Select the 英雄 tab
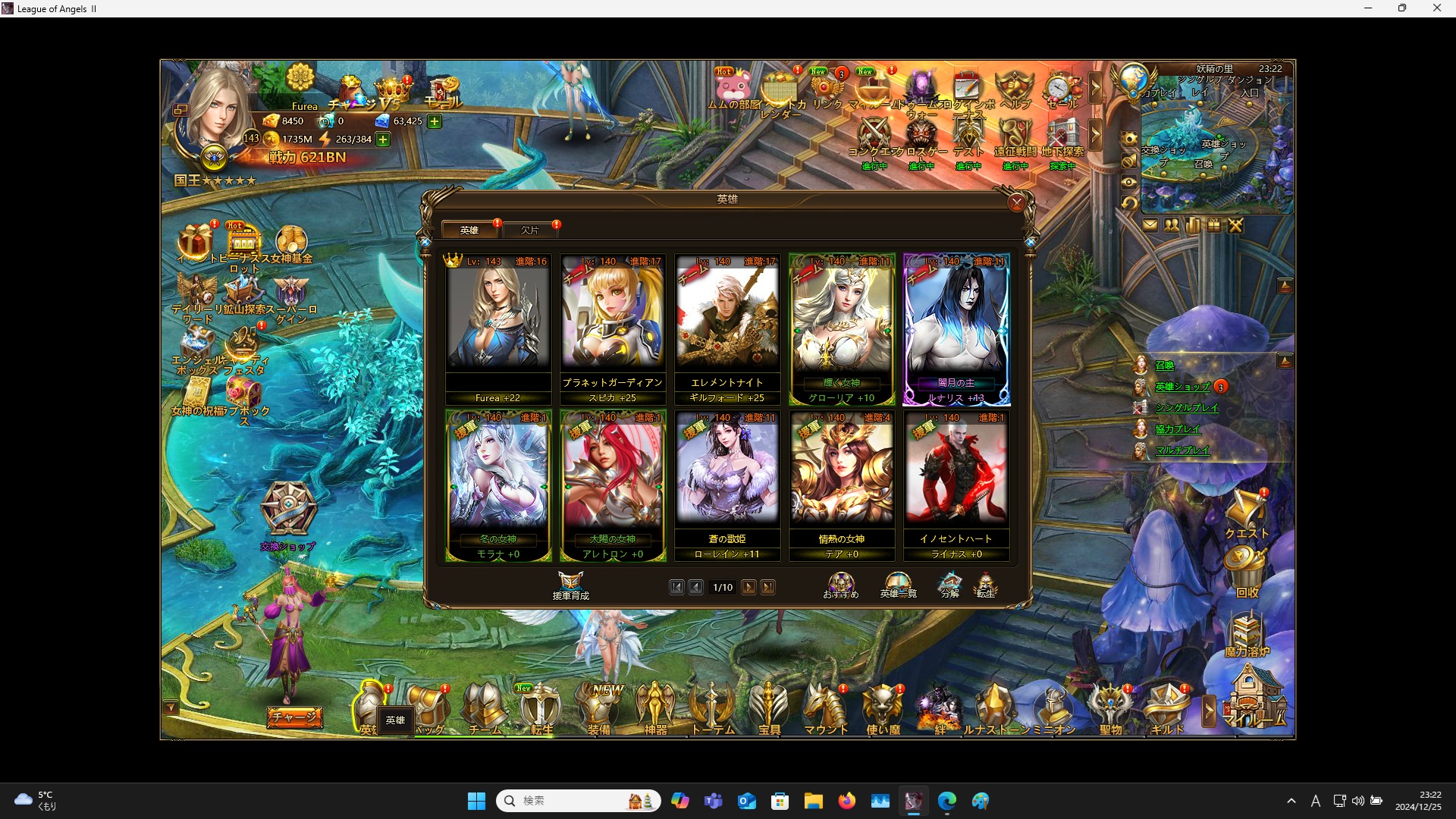 pyautogui.click(x=469, y=230)
